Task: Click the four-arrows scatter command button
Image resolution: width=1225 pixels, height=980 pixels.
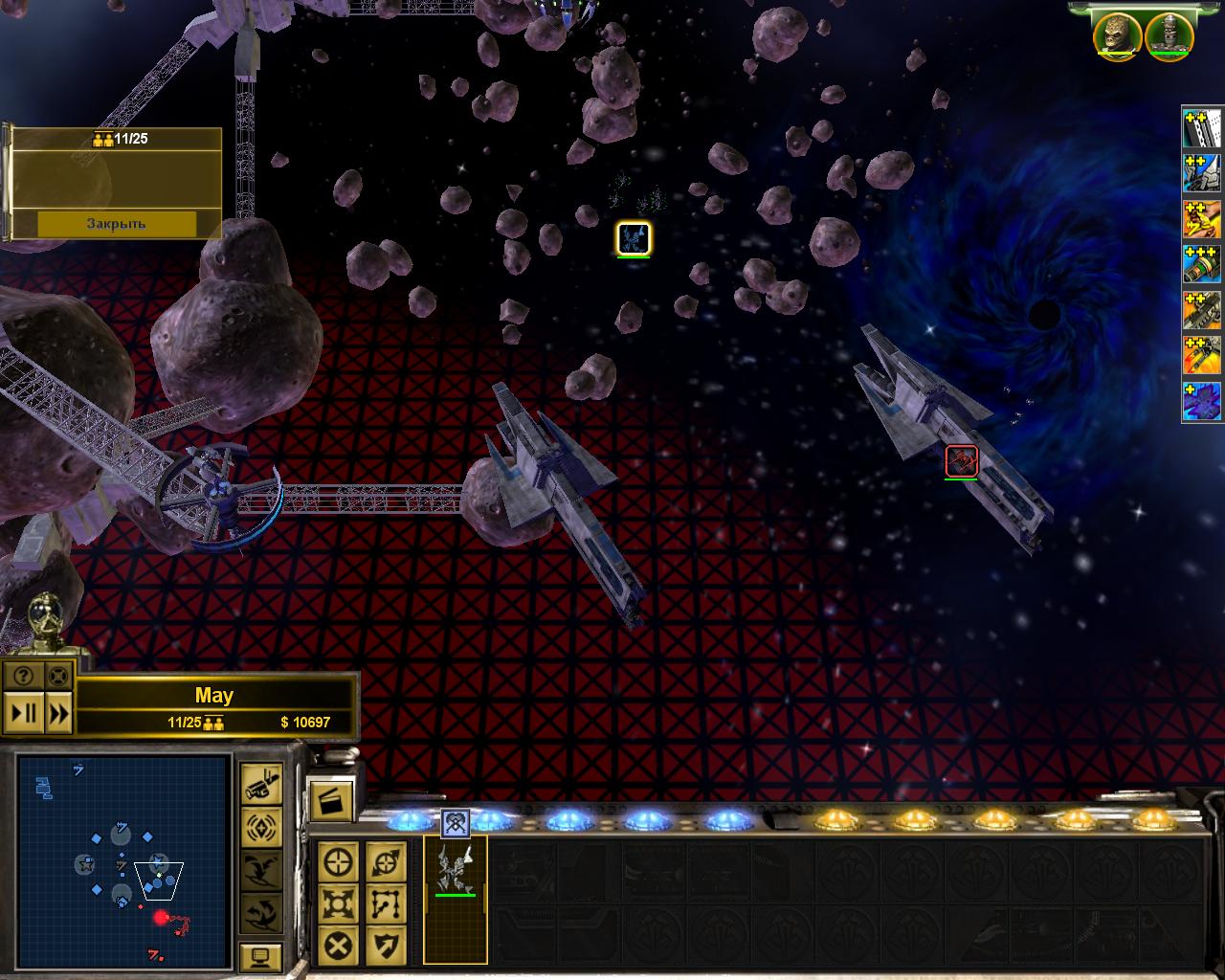Action: click(x=339, y=904)
